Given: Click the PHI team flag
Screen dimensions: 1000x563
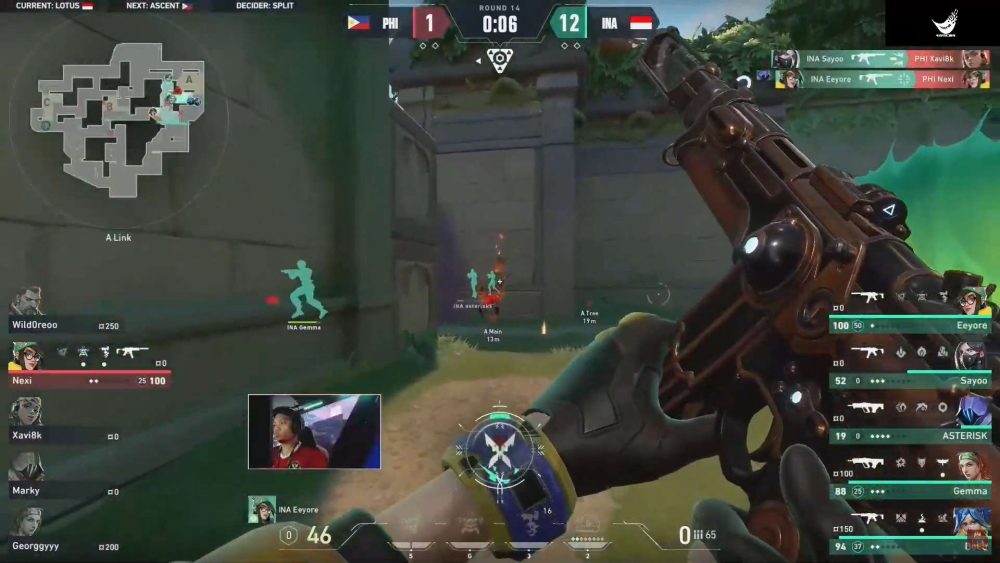Looking at the screenshot, I should coord(359,22).
